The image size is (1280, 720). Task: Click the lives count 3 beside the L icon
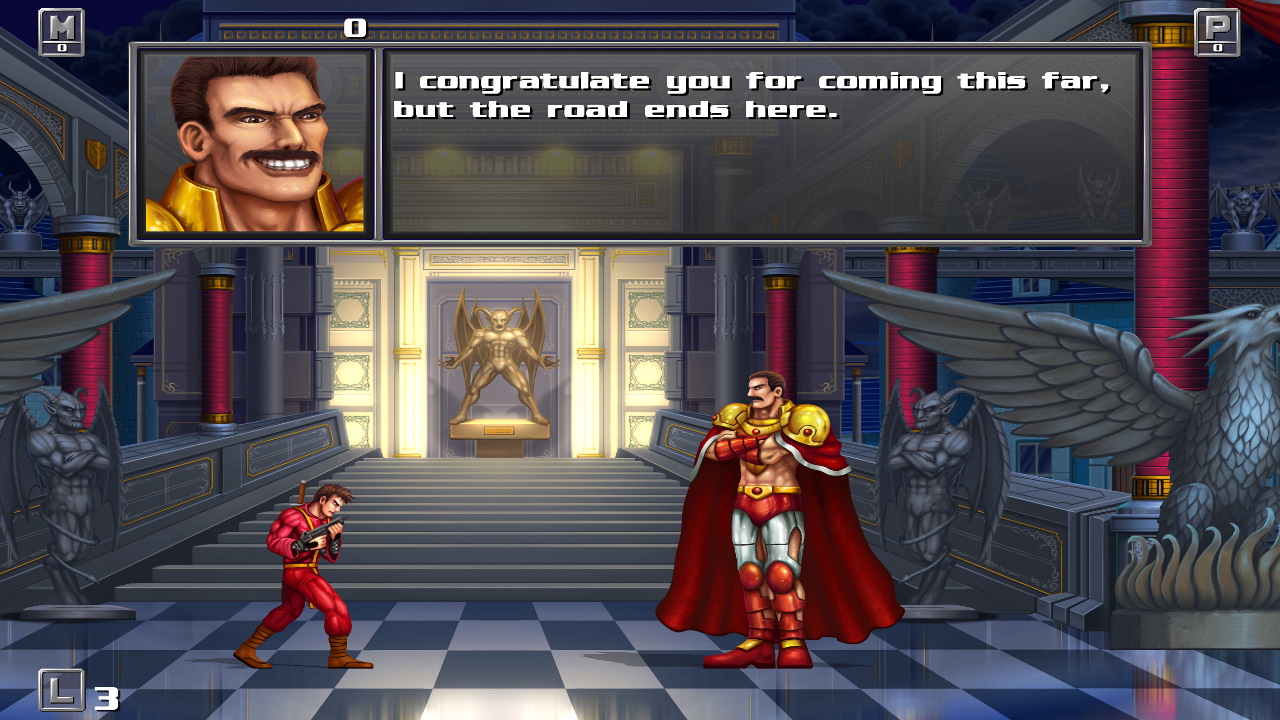(106, 697)
